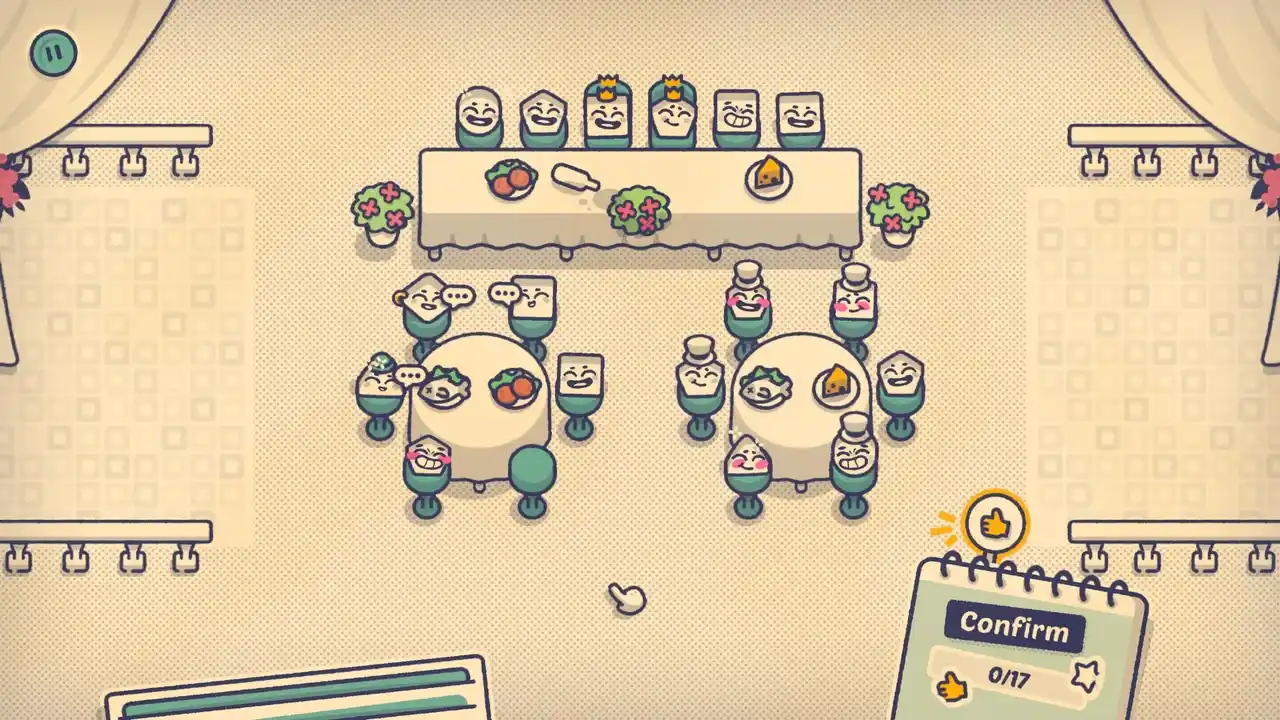The height and width of the screenshot is (720, 1280).
Task: Select the crowned king at the head table
Action: (x=606, y=110)
